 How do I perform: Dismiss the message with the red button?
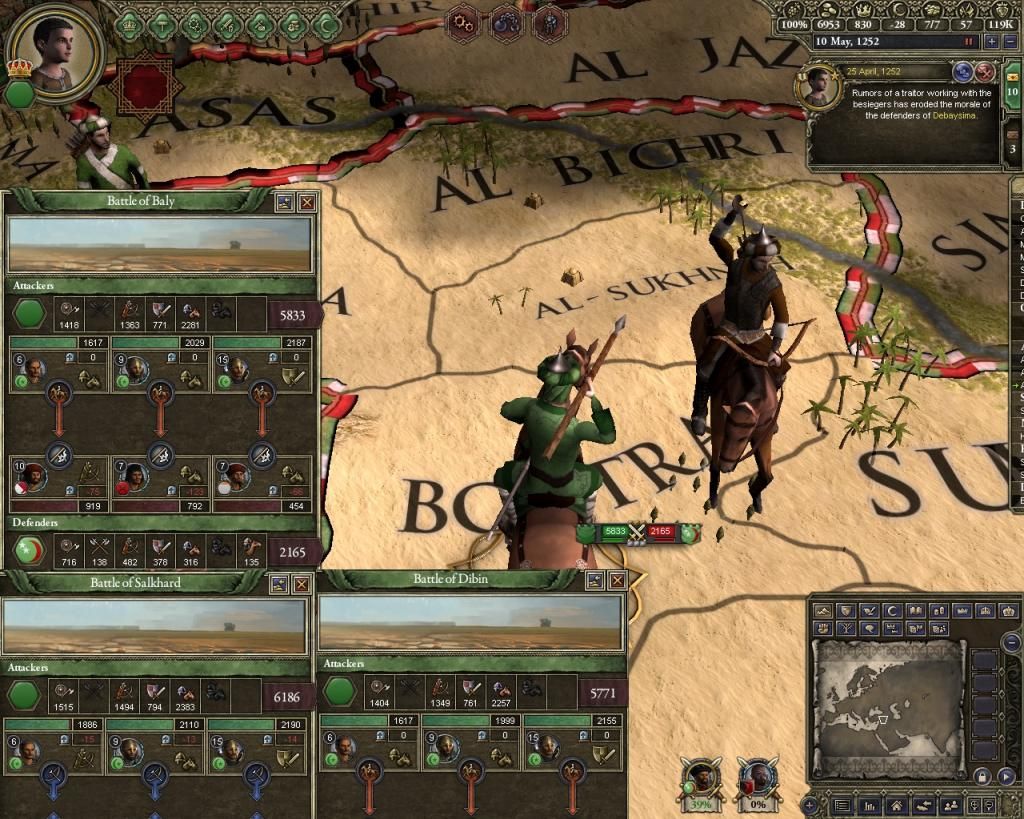[x=985, y=72]
